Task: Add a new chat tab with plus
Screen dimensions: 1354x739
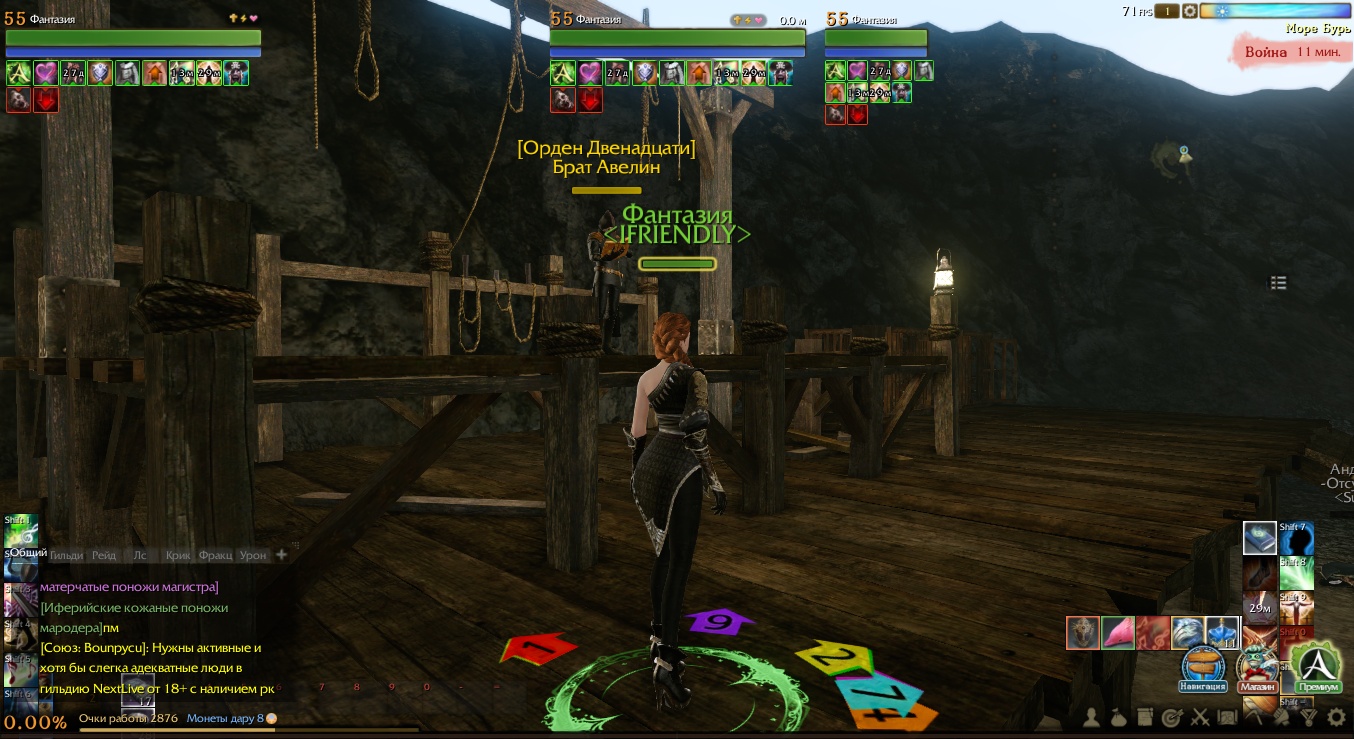Action: (x=281, y=555)
